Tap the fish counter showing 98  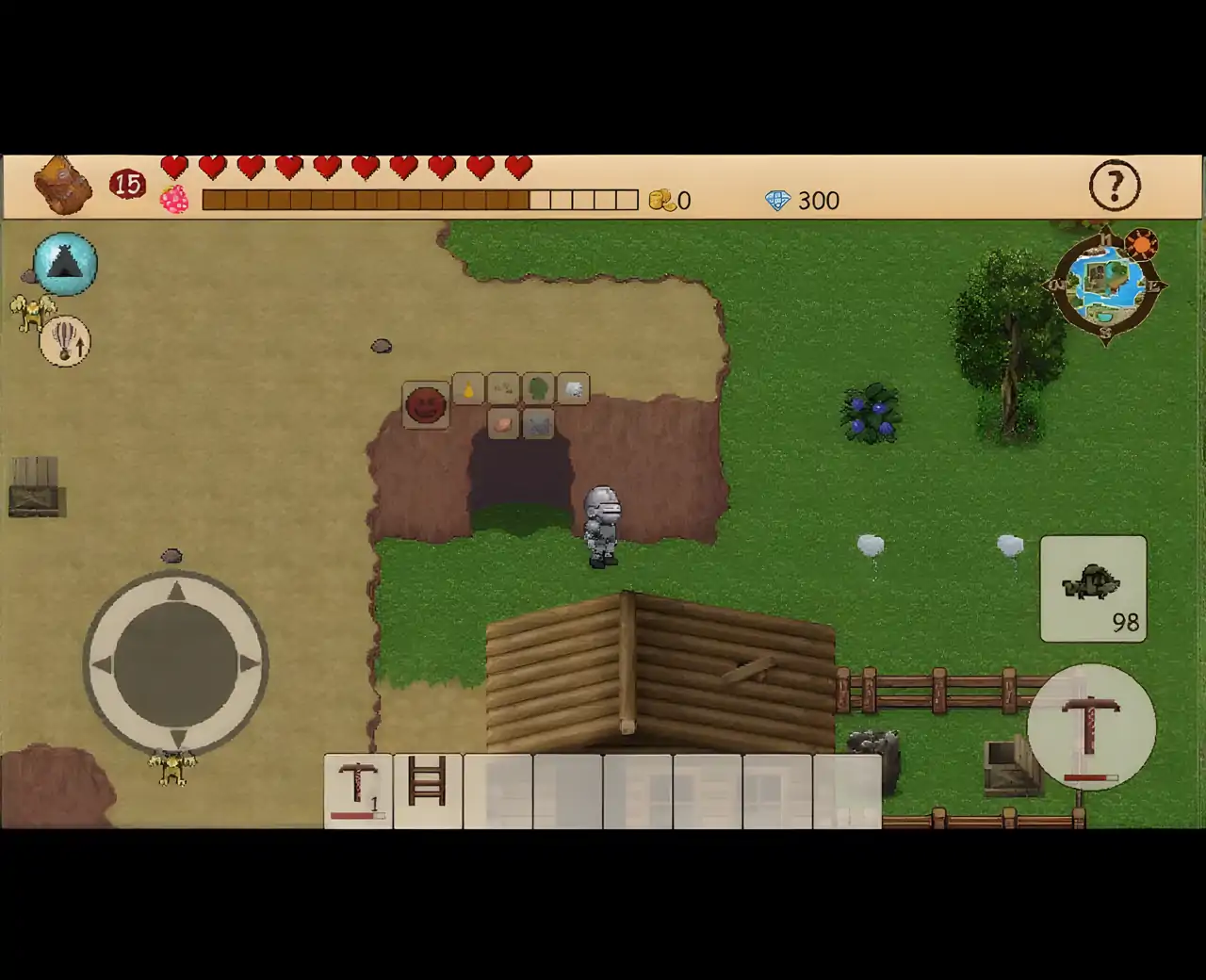pos(1094,588)
